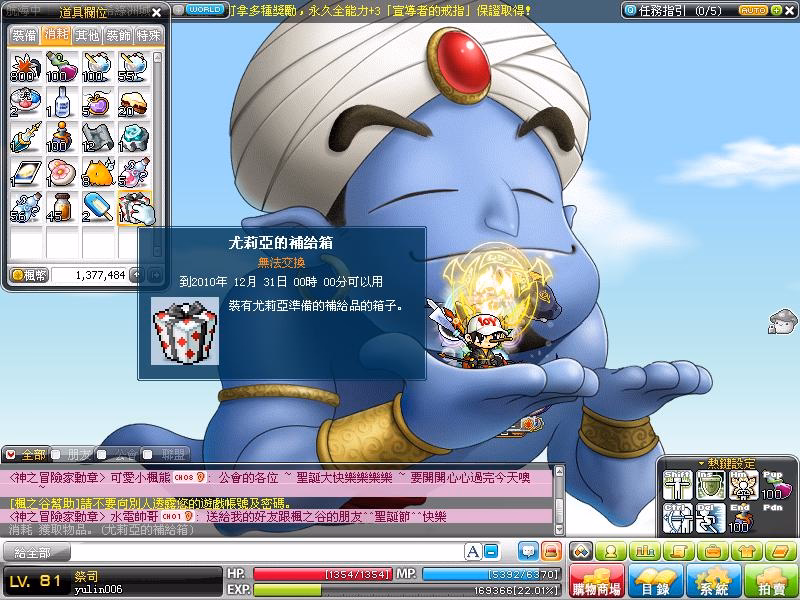This screenshot has height=600, width=800.
Task: Open the 購物商場 cash shop
Action: pyautogui.click(x=595, y=582)
